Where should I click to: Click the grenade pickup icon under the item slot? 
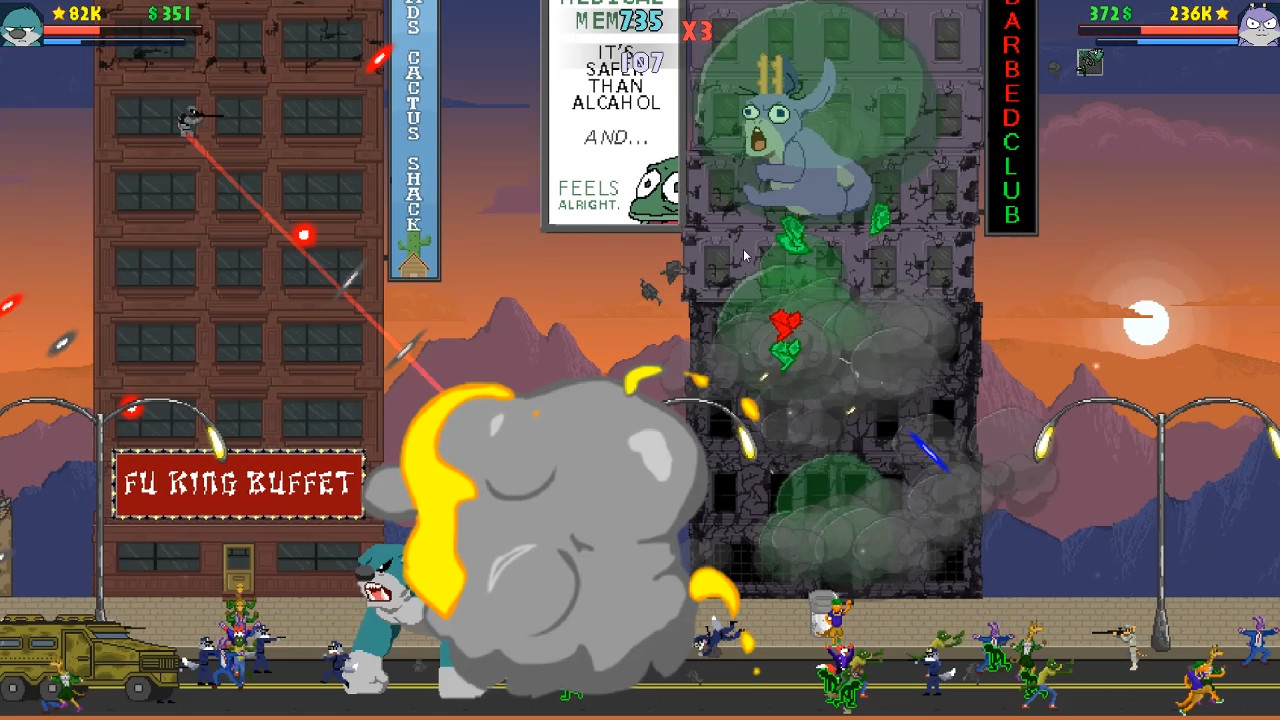[1053, 67]
